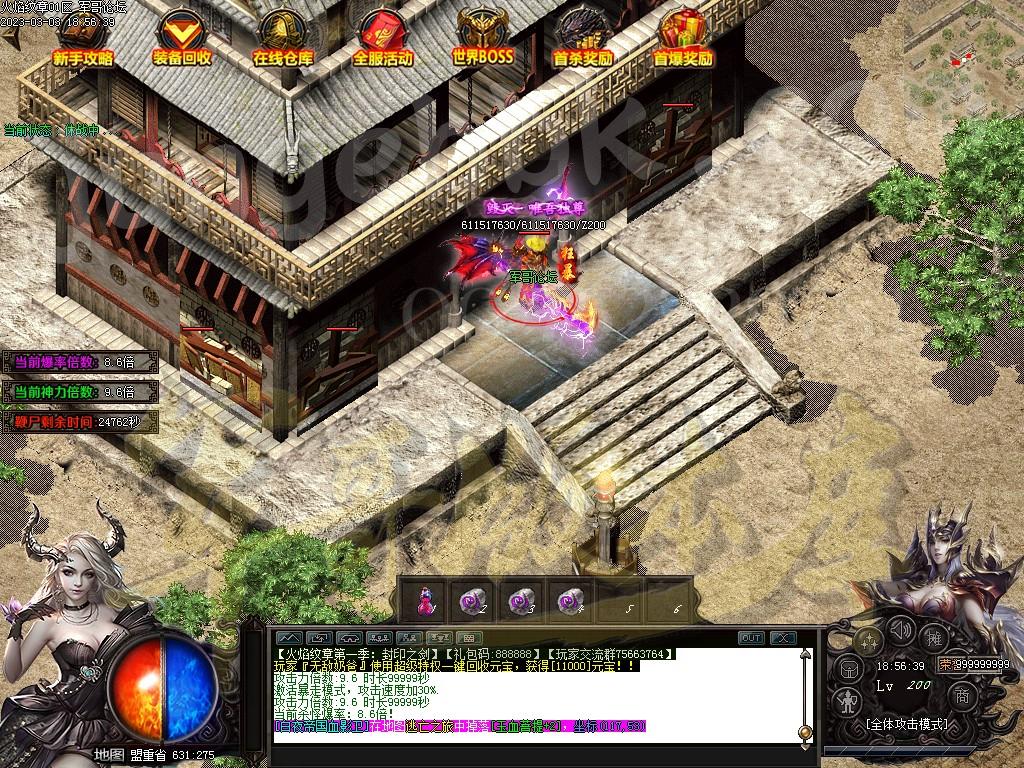
Task: Use the red potion in hotbar slot 1
Action: [426, 600]
